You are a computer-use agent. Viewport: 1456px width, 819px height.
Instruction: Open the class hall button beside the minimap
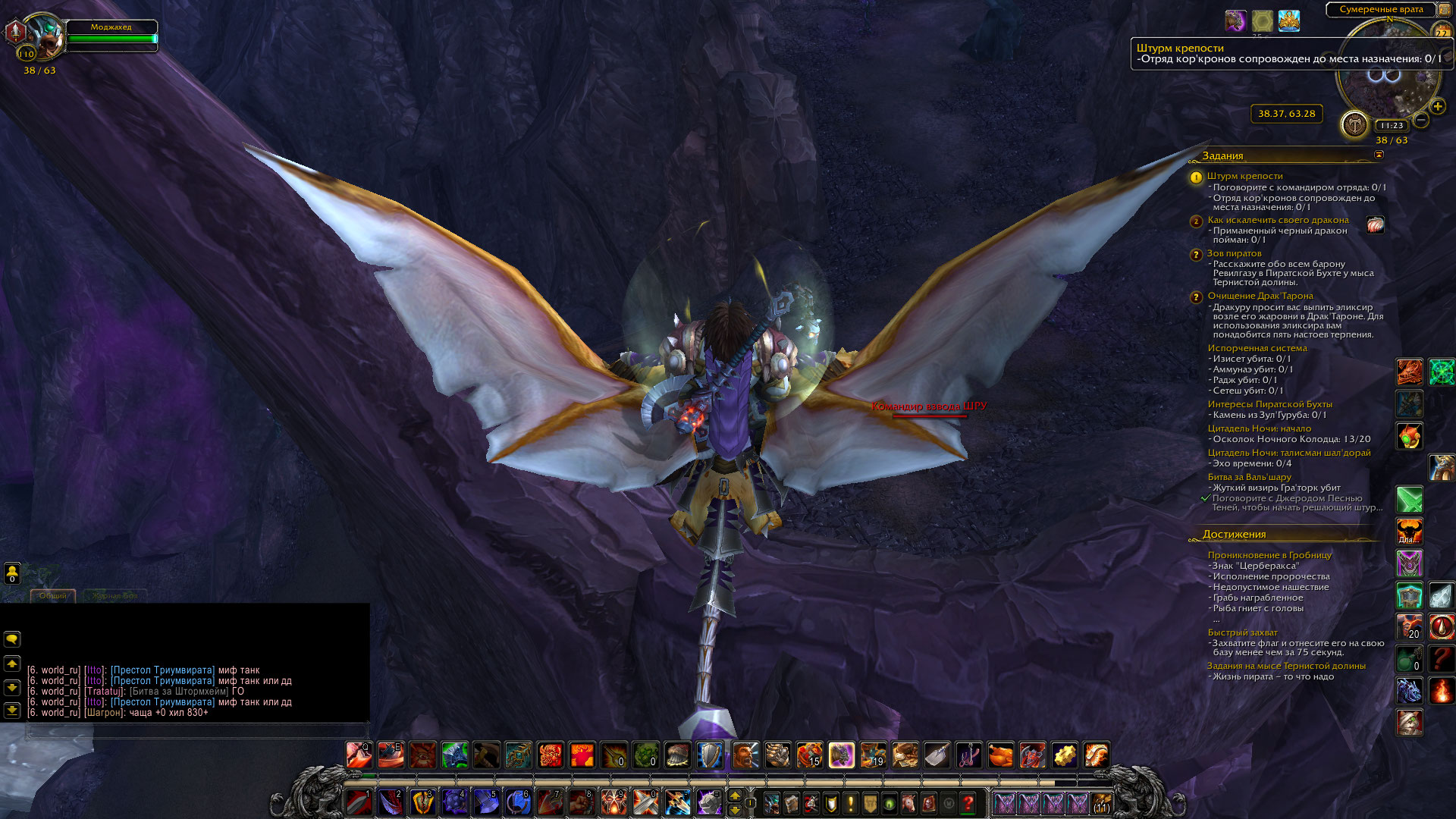click(x=1354, y=124)
